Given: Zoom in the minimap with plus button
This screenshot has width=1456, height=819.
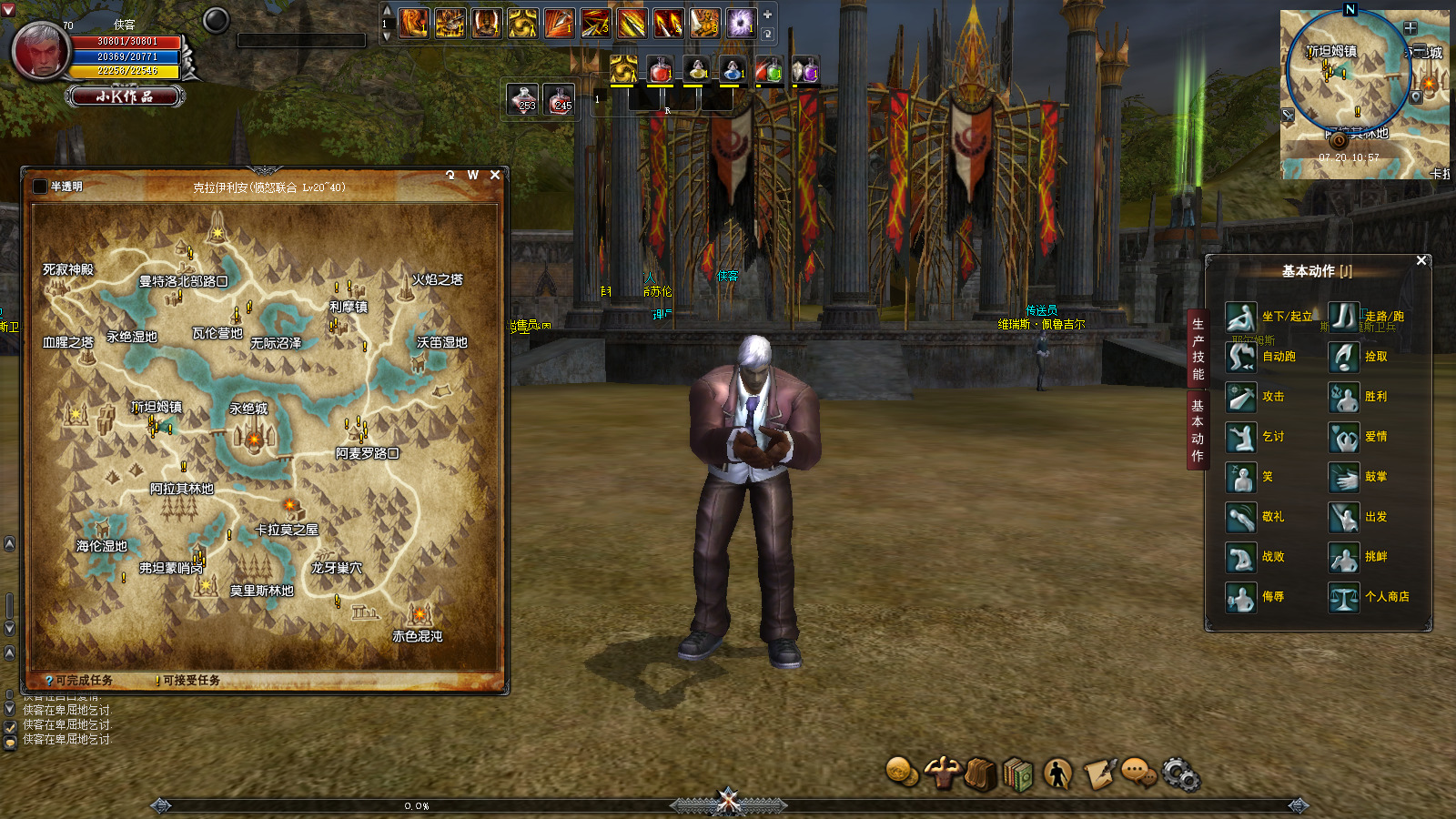Looking at the screenshot, I should coord(1410,28).
